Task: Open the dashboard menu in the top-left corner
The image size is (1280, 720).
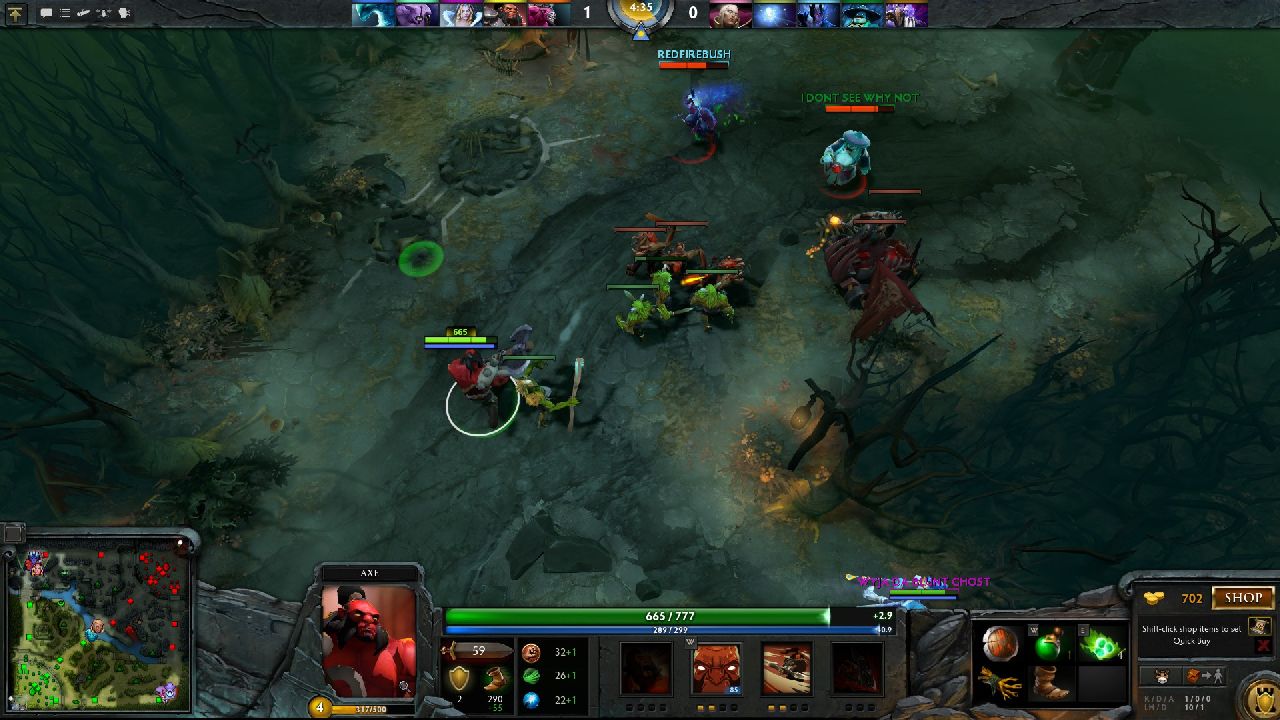Action: tap(16, 13)
